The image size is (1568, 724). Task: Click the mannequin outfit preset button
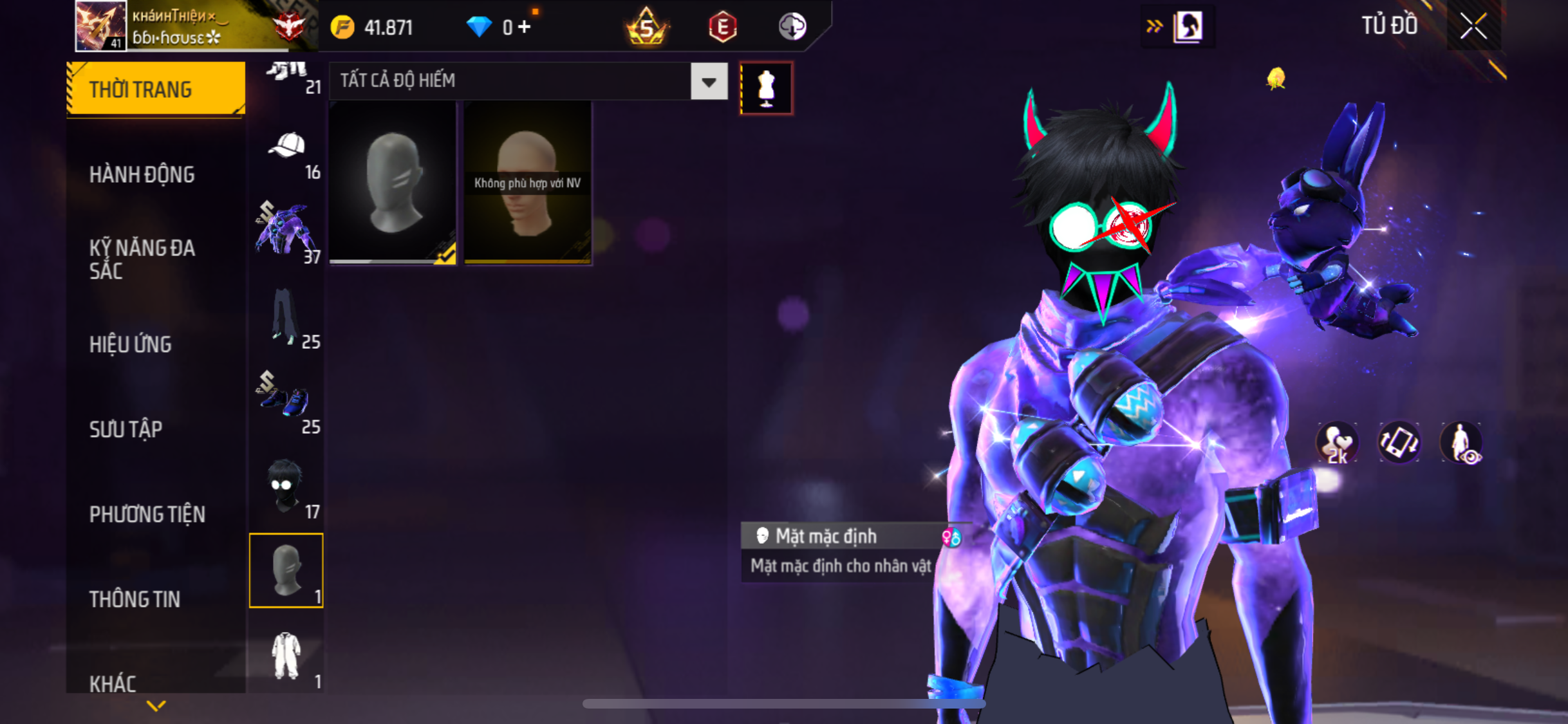click(766, 88)
